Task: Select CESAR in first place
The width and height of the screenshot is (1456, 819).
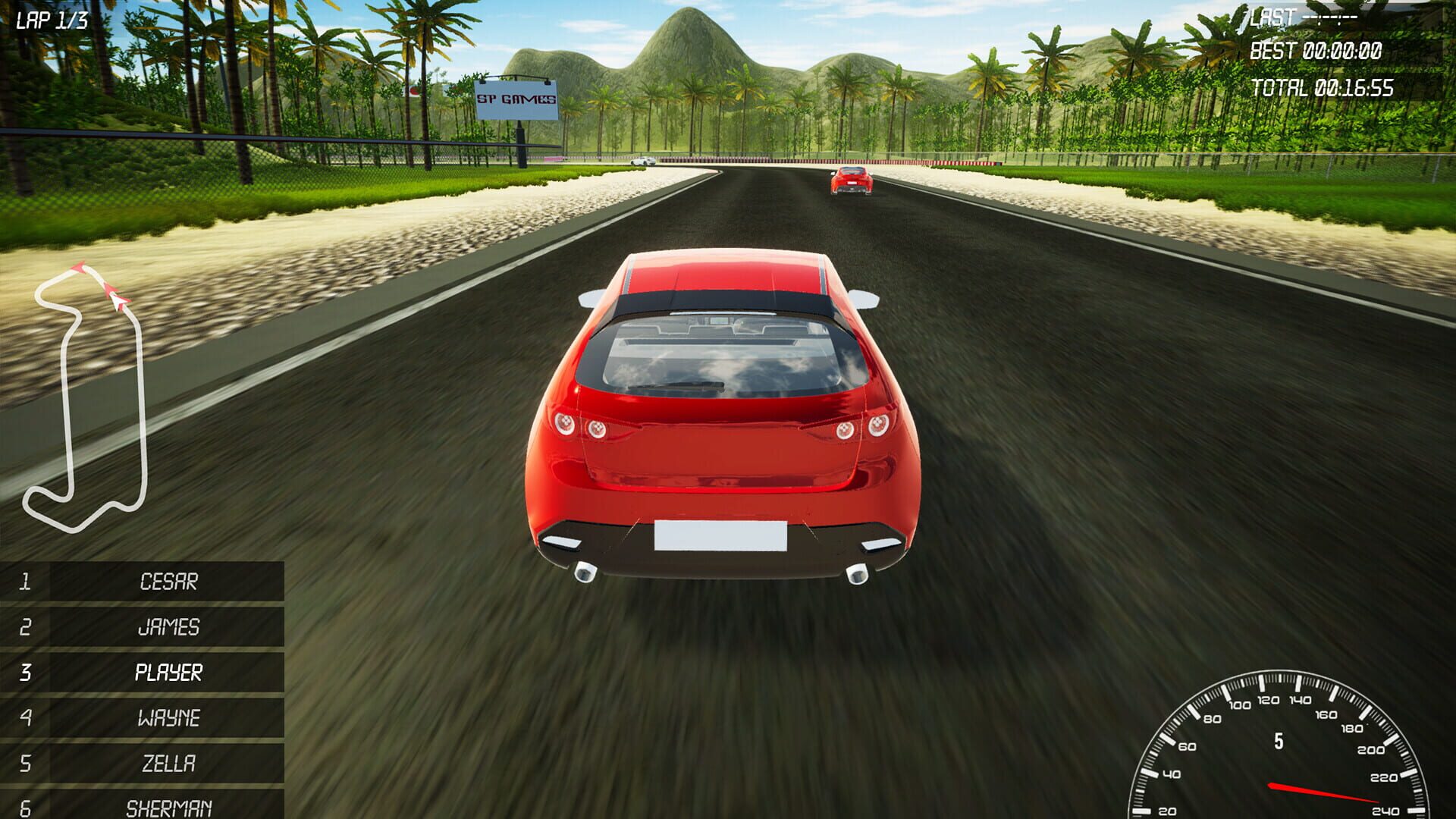Action: pyautogui.click(x=168, y=582)
